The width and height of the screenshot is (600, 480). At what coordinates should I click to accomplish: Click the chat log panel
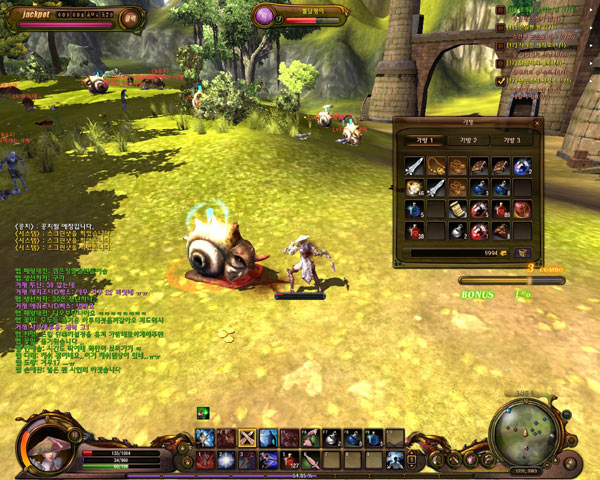click(80, 300)
